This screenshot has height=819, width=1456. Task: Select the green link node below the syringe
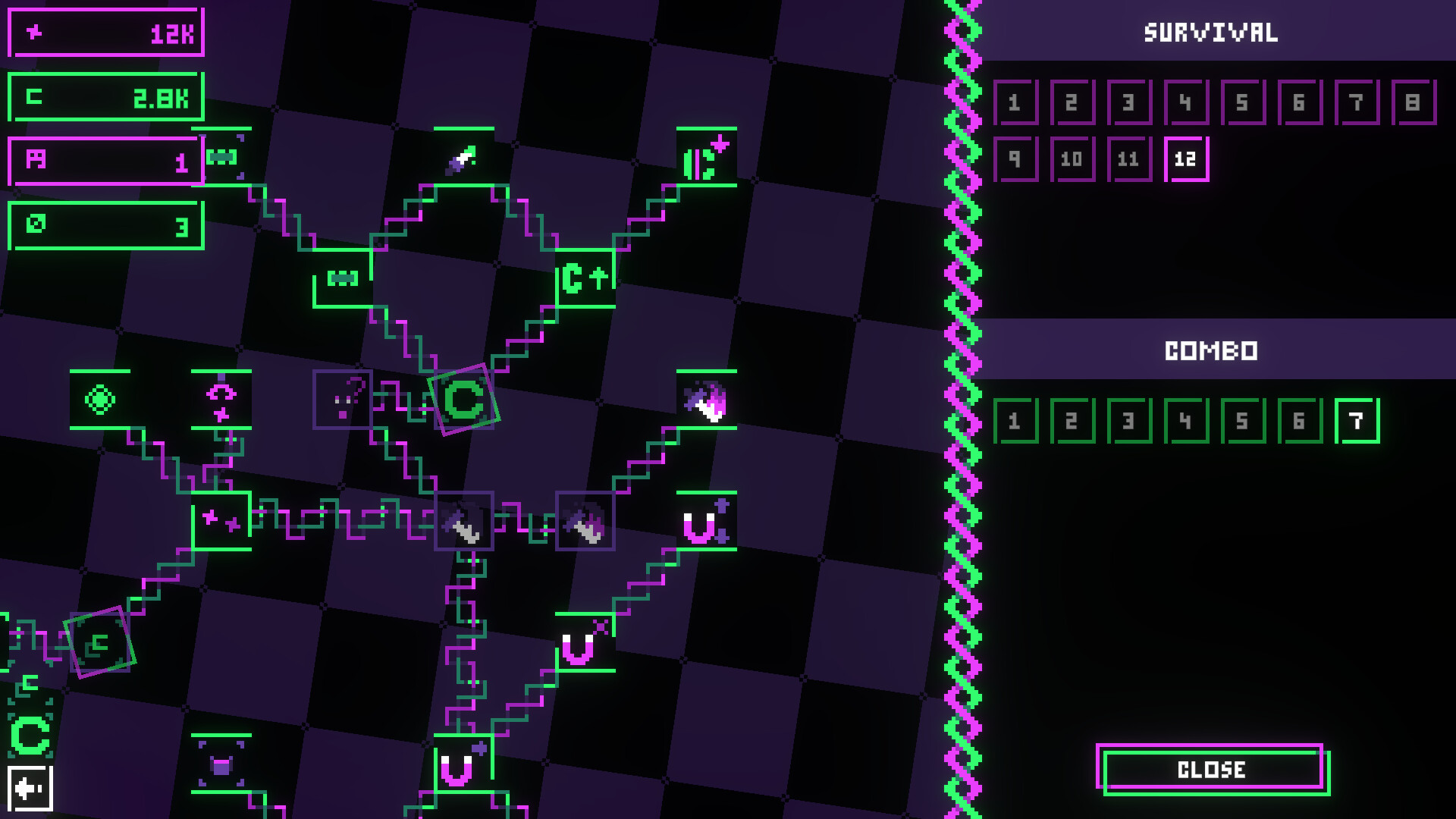(x=341, y=280)
